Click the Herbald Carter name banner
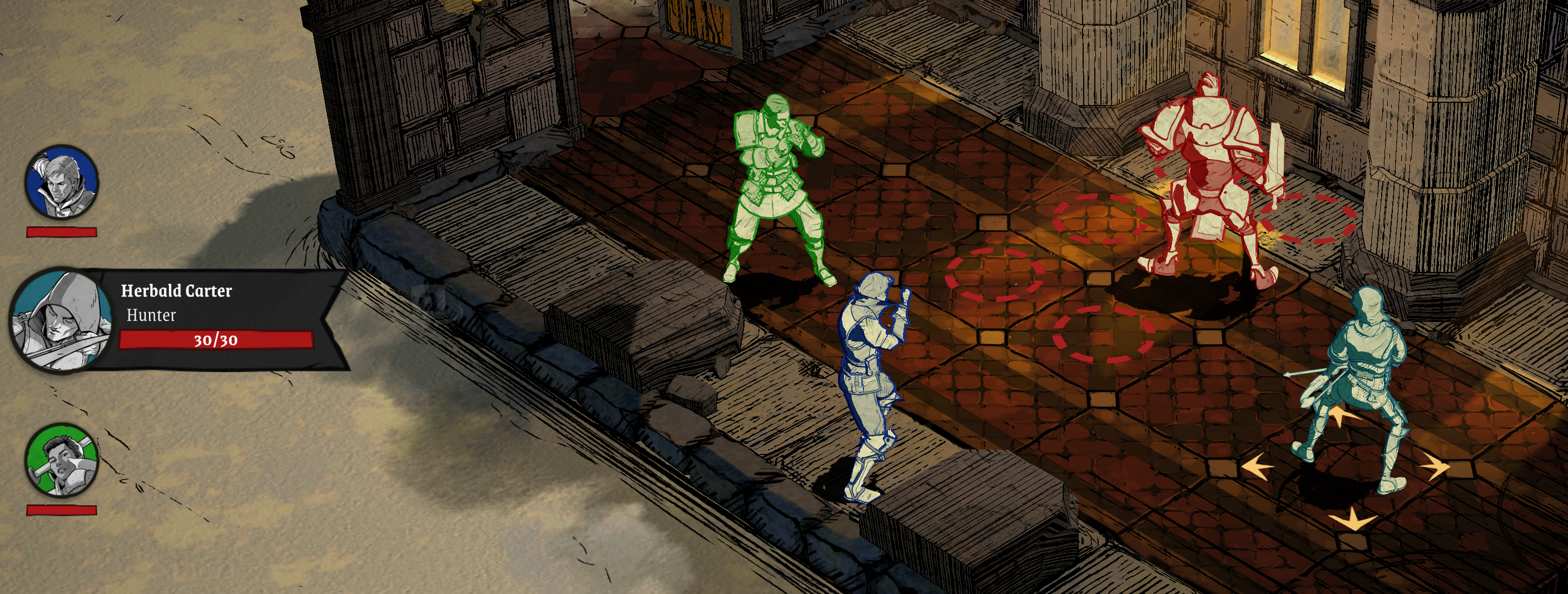 click(x=176, y=291)
